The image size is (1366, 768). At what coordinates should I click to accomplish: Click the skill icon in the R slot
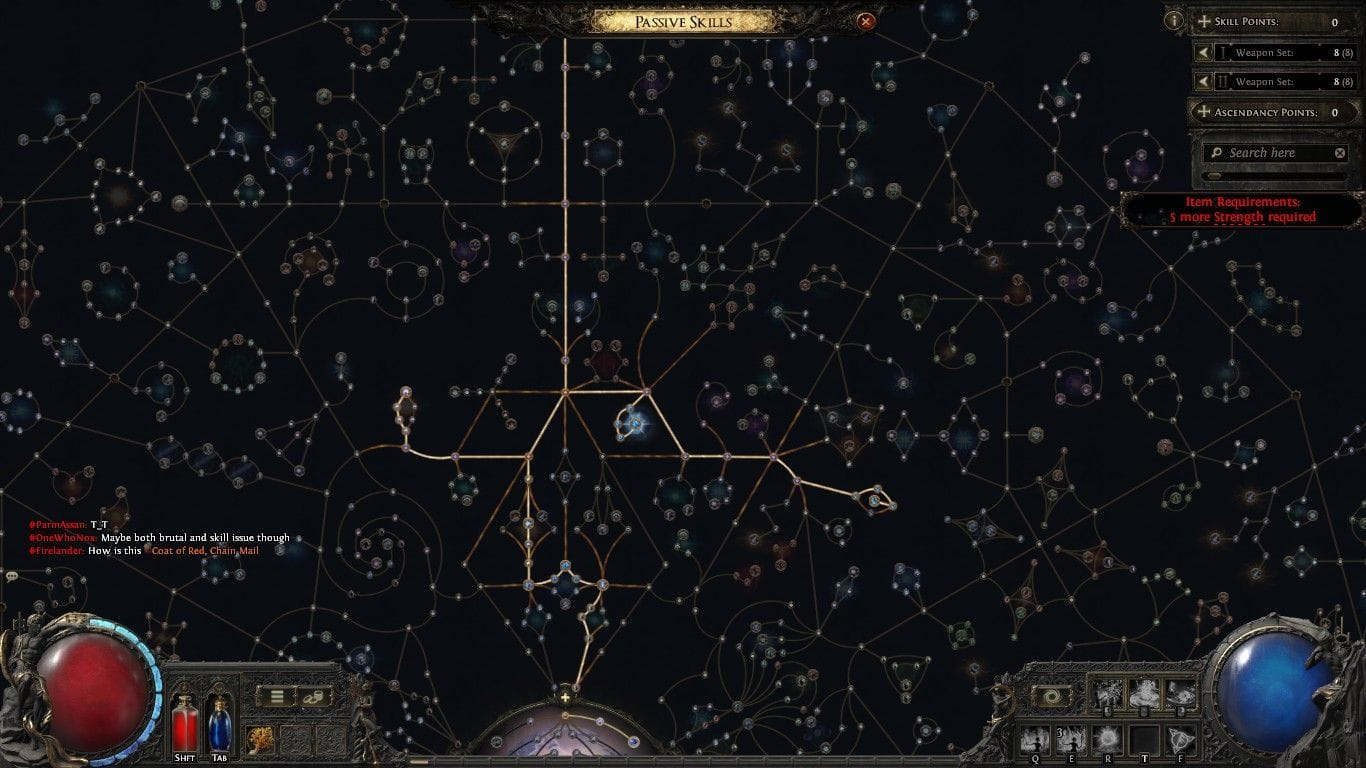coord(1108,738)
